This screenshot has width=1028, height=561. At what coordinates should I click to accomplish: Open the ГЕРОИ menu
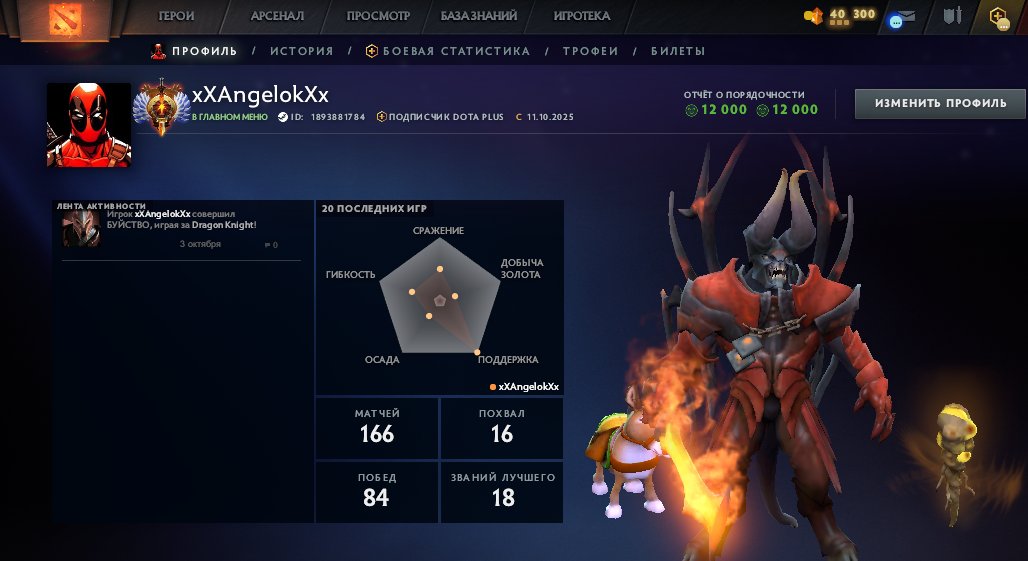click(176, 16)
